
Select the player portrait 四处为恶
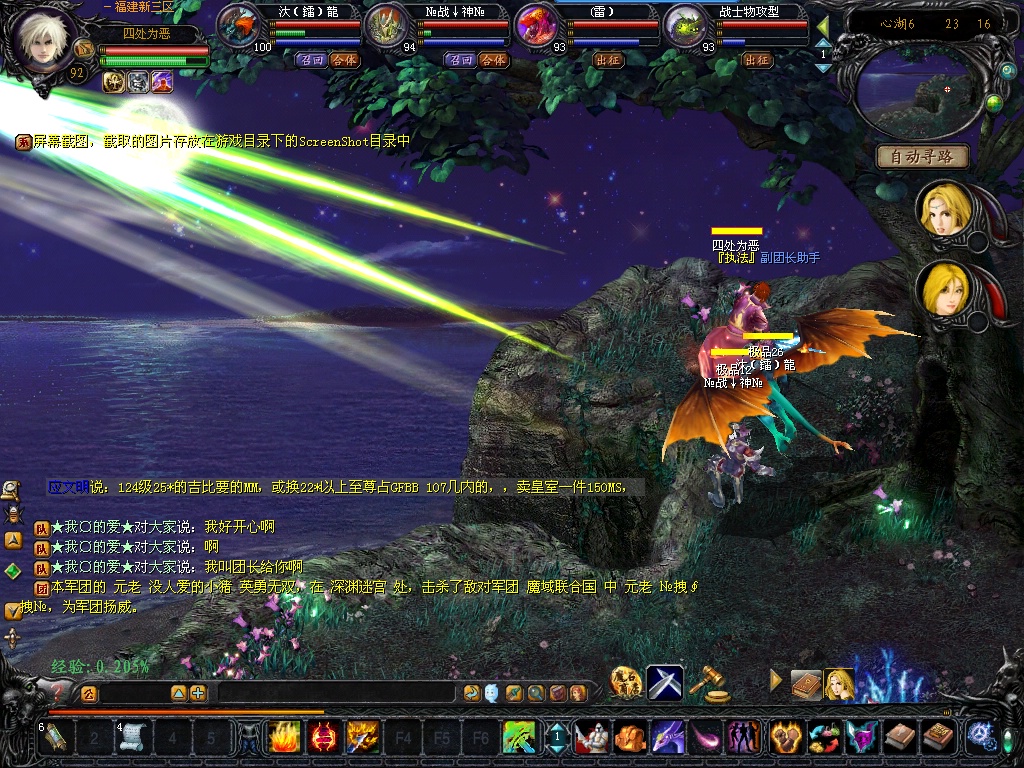[42, 42]
